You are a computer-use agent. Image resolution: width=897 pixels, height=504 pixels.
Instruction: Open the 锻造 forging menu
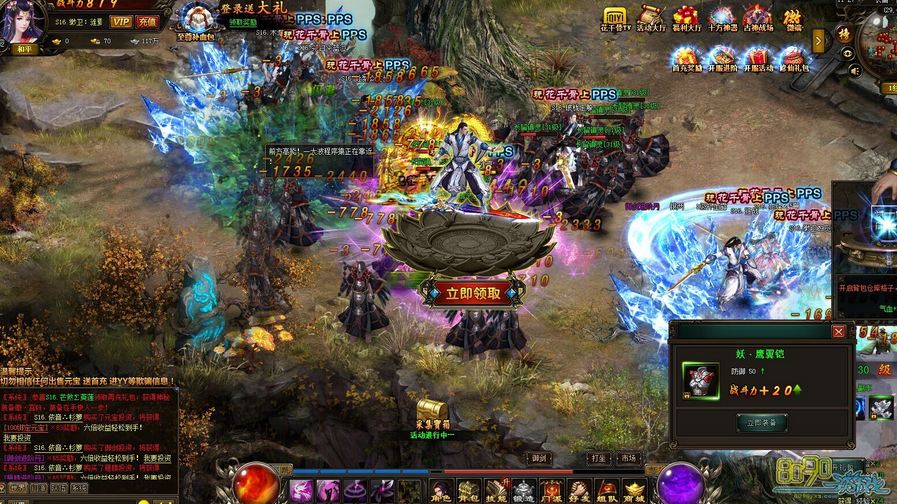click(x=523, y=490)
